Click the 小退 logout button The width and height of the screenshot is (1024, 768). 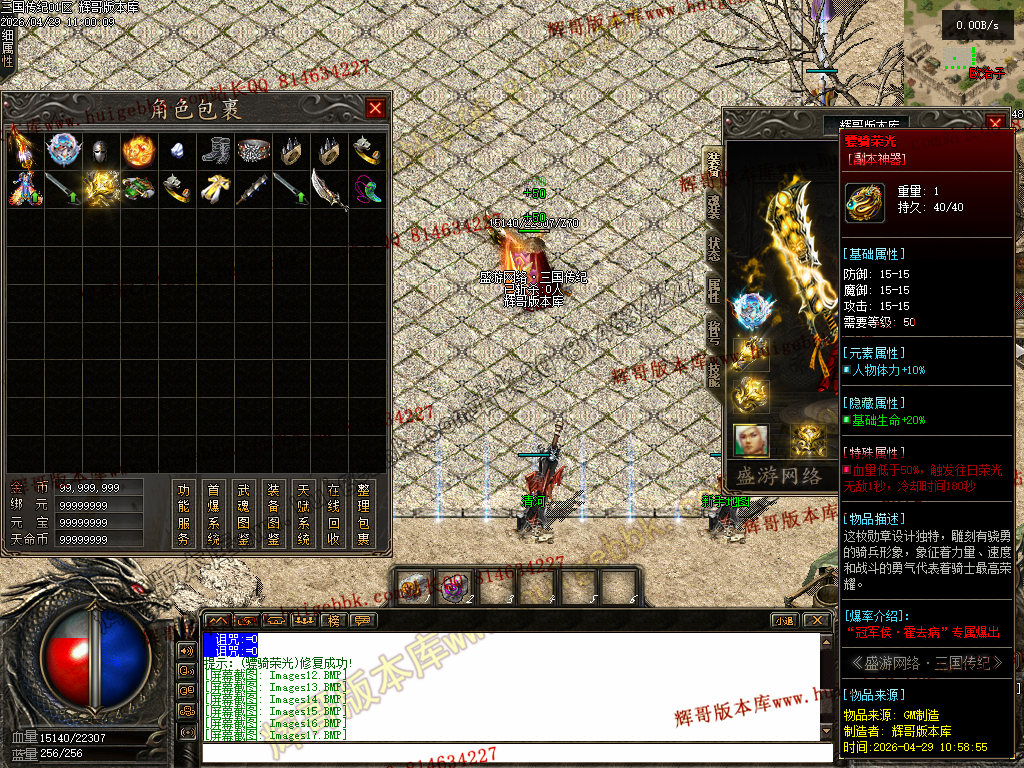click(x=783, y=621)
